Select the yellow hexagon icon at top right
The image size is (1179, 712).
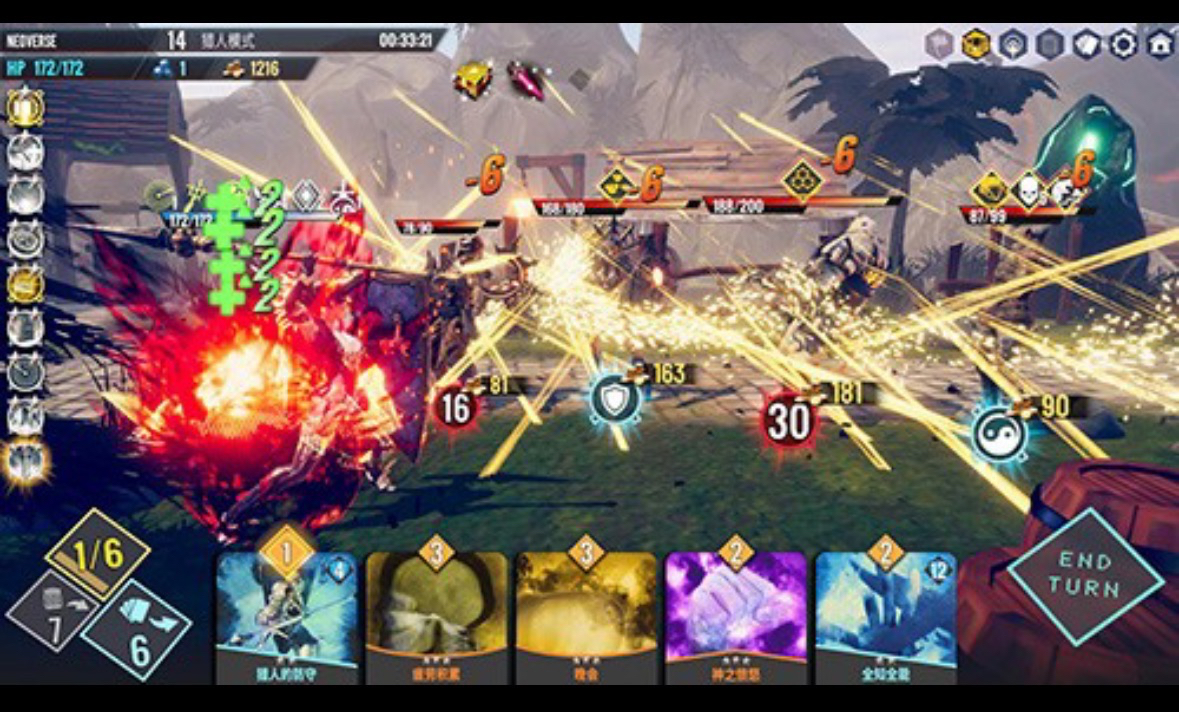click(x=974, y=44)
